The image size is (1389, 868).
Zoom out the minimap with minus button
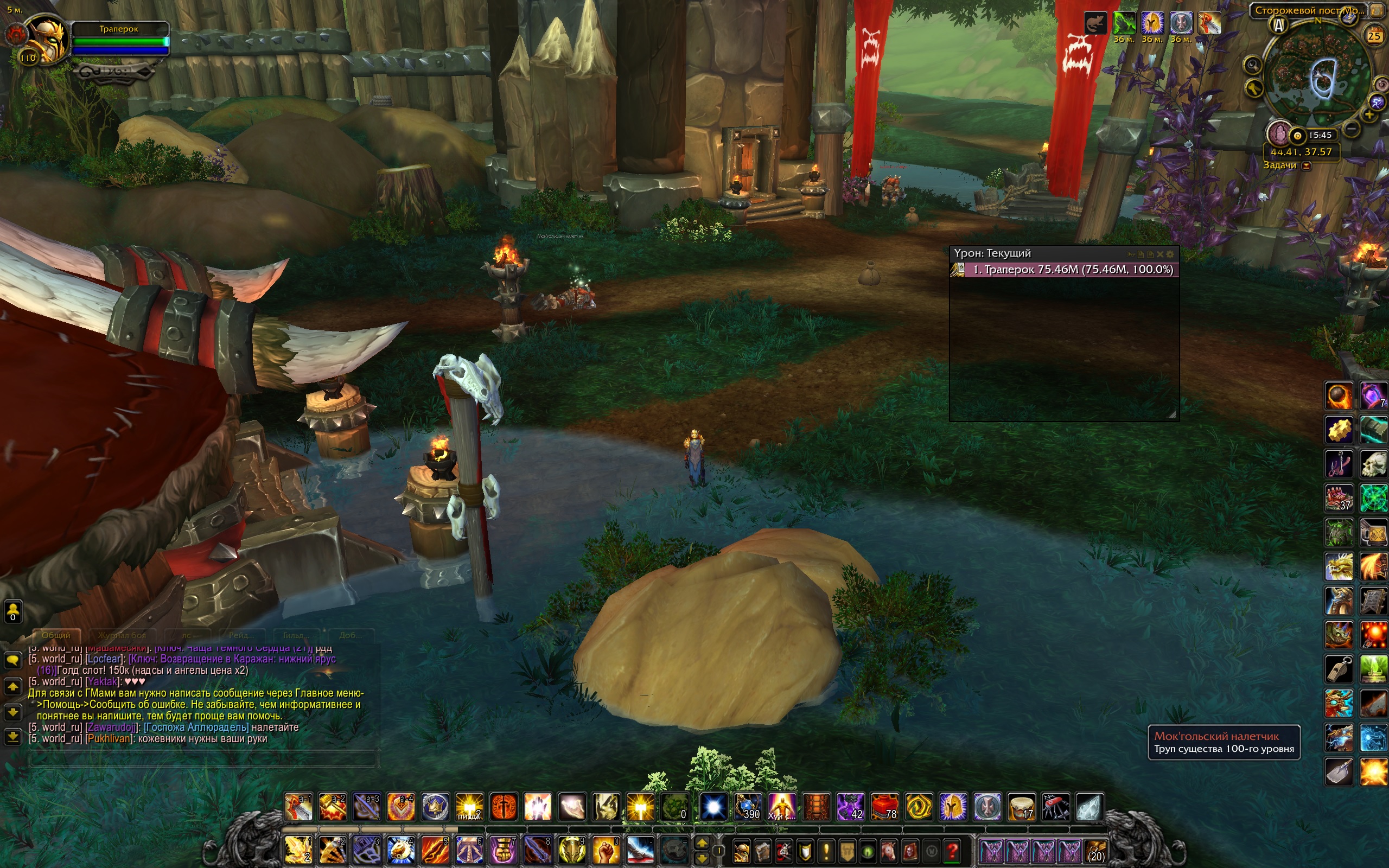click(1351, 129)
